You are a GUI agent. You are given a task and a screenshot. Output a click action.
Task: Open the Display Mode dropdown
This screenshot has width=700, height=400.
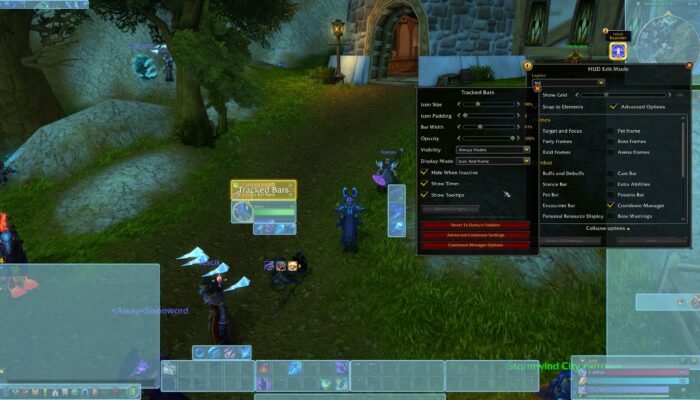click(492, 161)
